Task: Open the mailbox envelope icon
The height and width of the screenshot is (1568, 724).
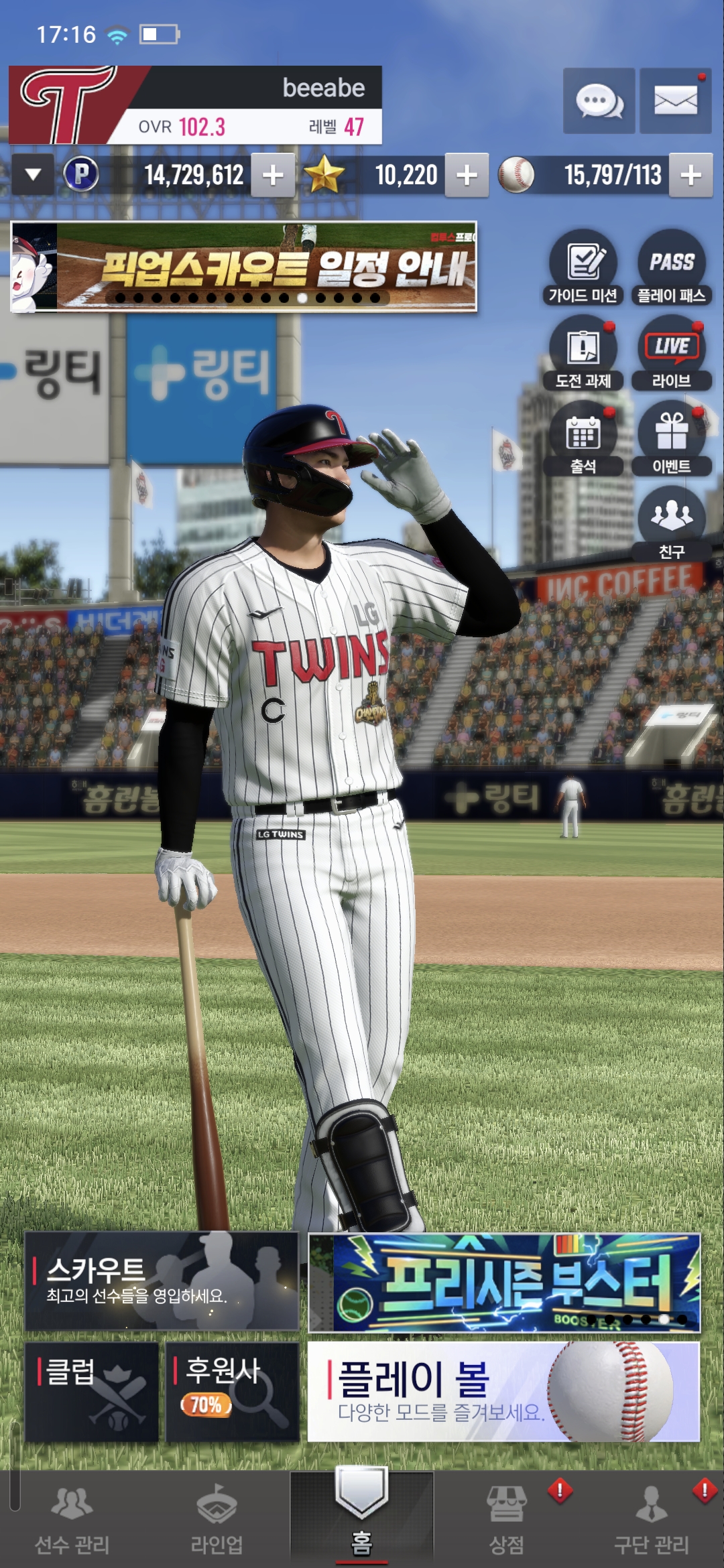Action: pos(675,101)
